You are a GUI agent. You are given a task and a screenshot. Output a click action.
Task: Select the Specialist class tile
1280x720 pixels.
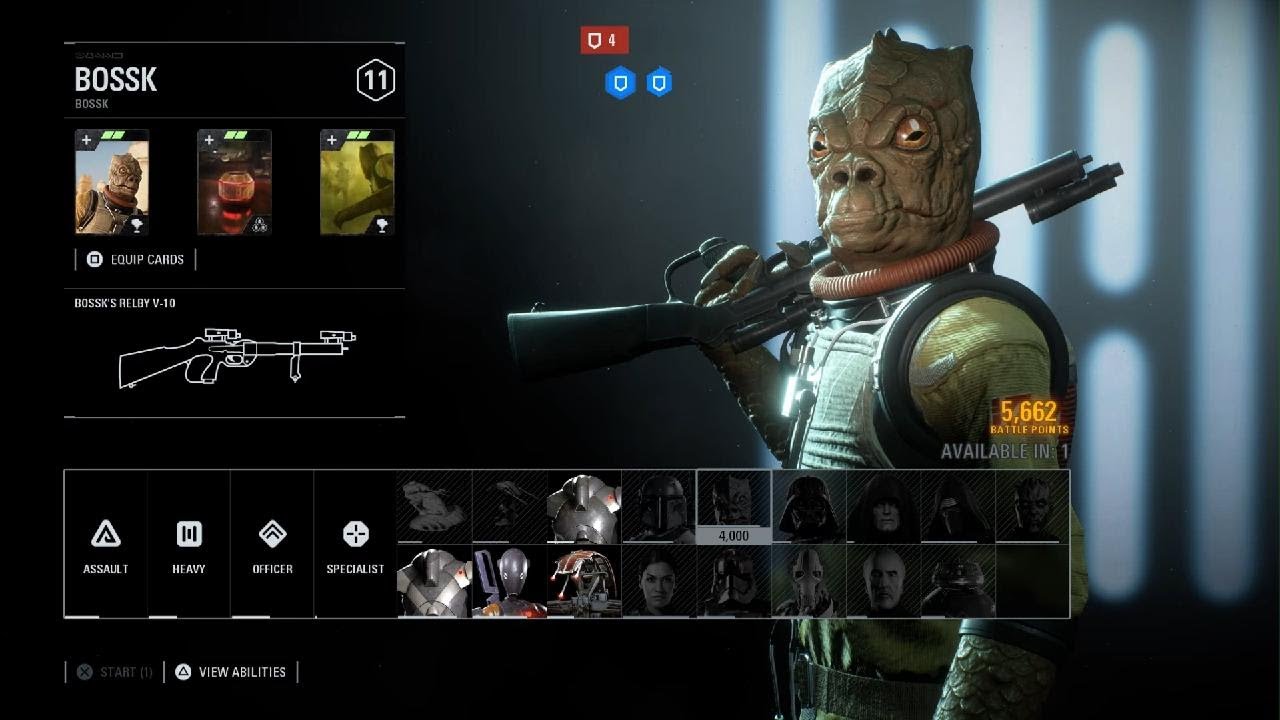click(x=356, y=544)
